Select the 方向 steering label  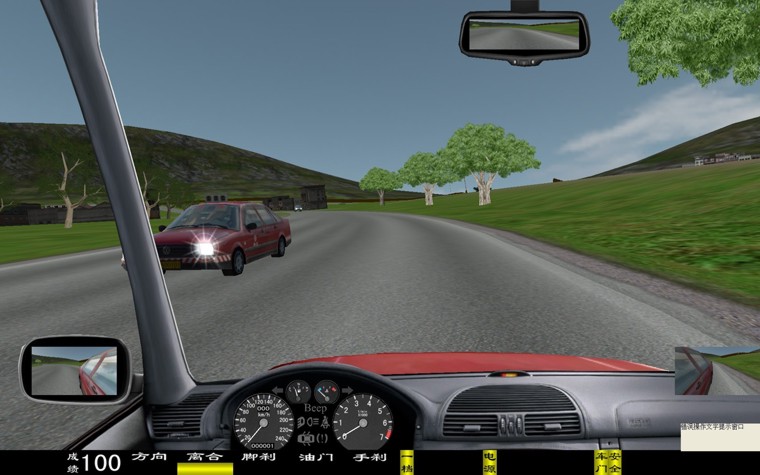150,457
